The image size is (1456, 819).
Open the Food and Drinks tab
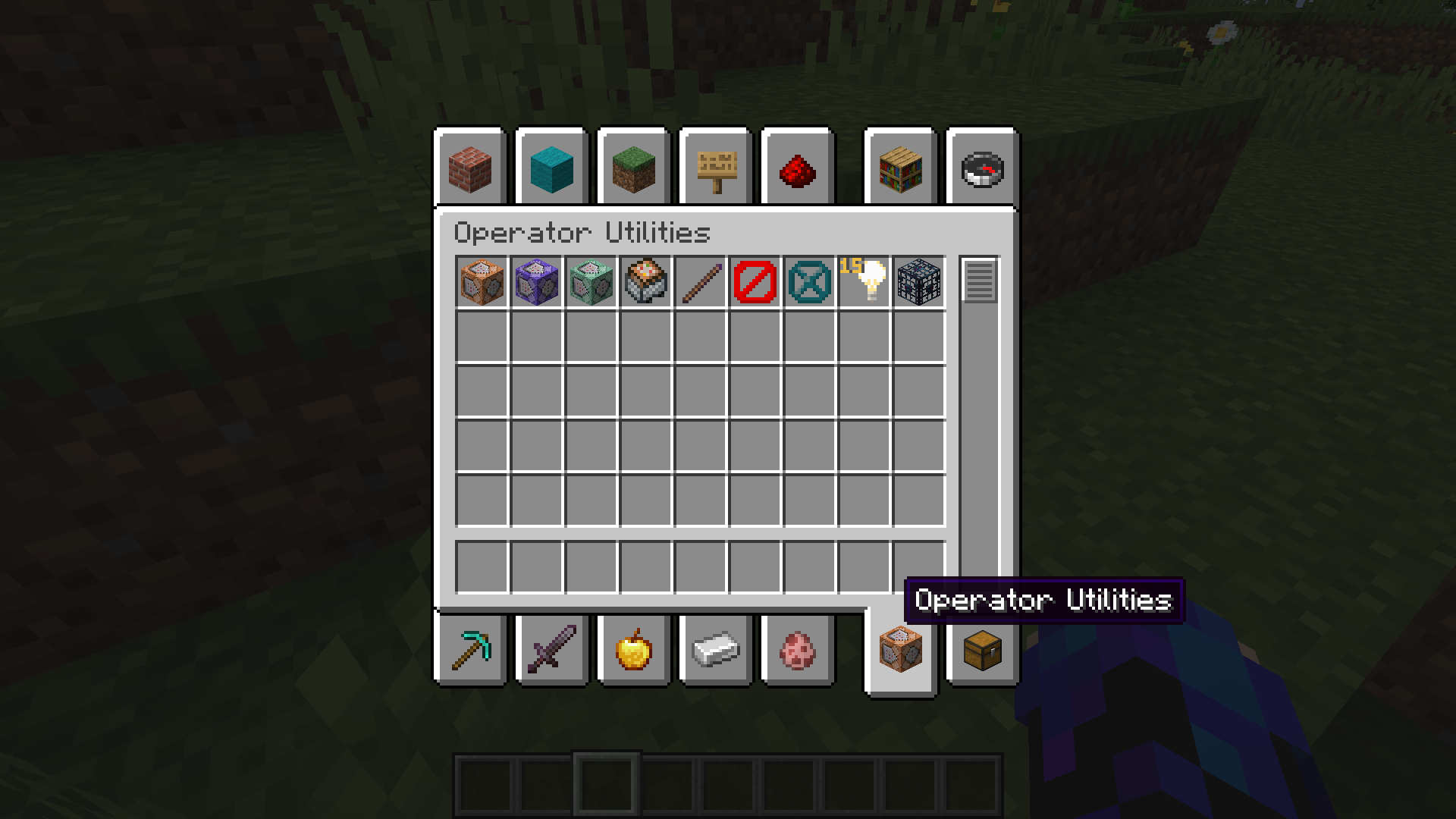[633, 650]
